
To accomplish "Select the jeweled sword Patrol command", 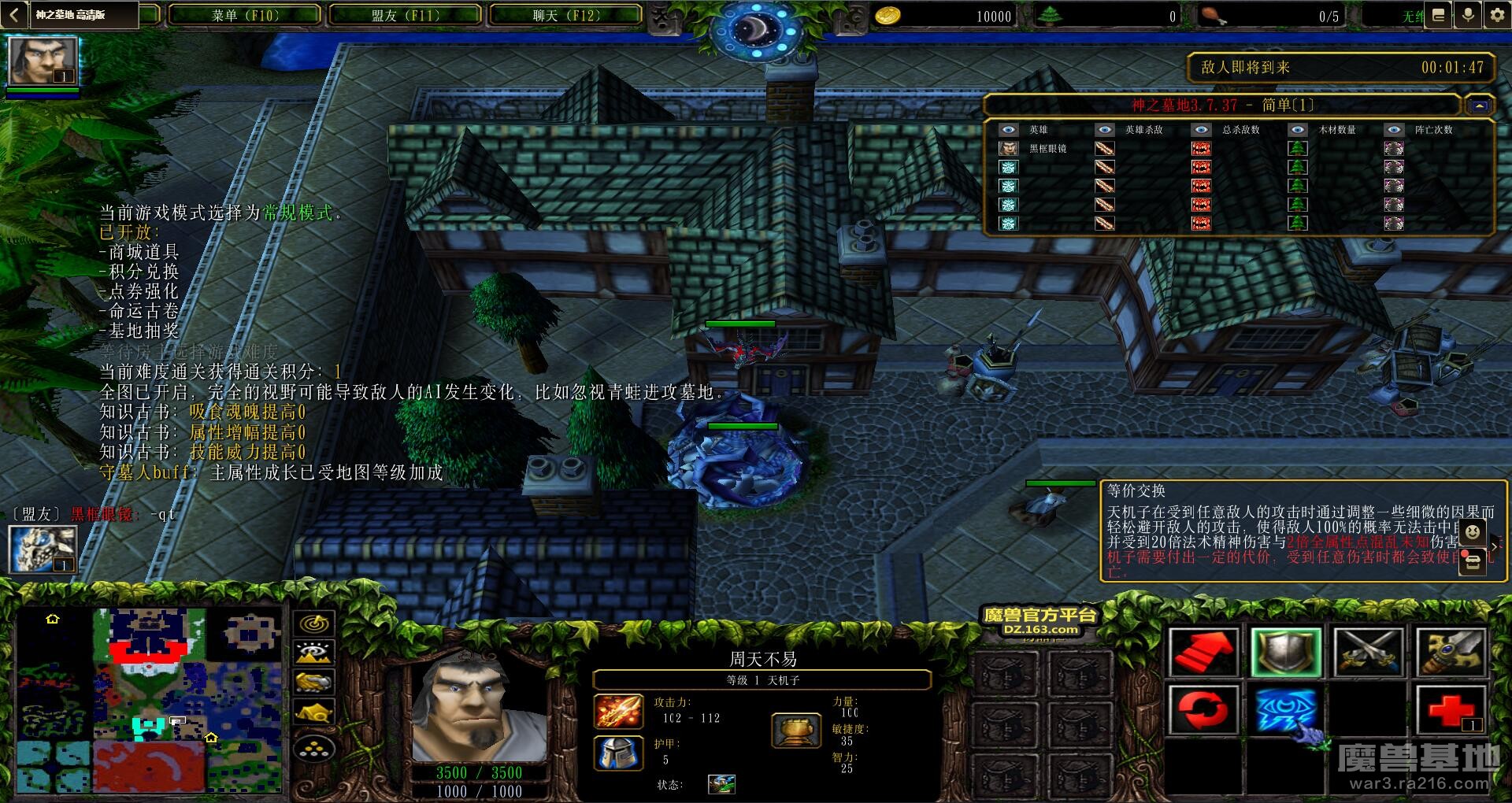I will click(x=1451, y=652).
